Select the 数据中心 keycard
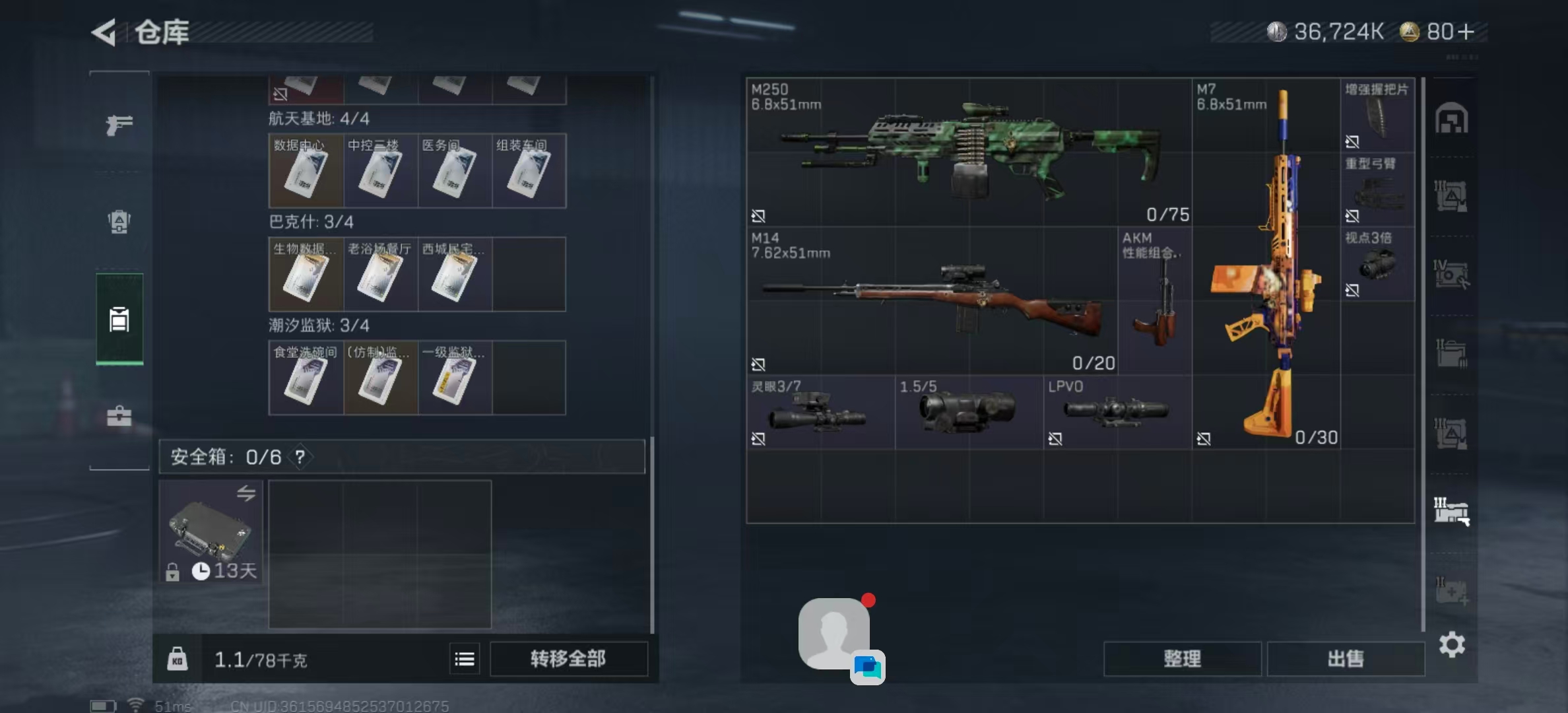 306,171
